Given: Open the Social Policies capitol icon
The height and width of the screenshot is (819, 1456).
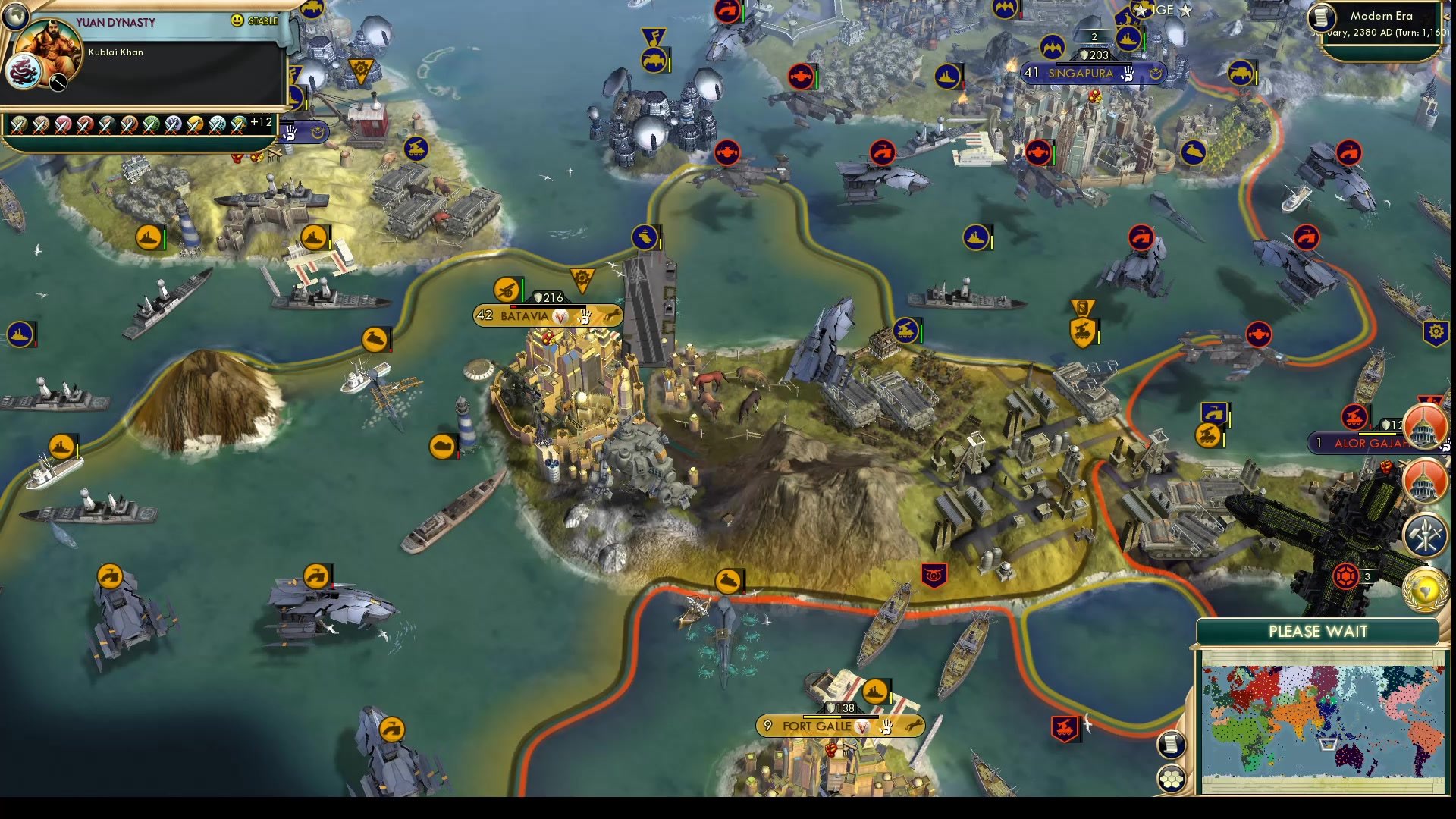Looking at the screenshot, I should coord(1424,479).
